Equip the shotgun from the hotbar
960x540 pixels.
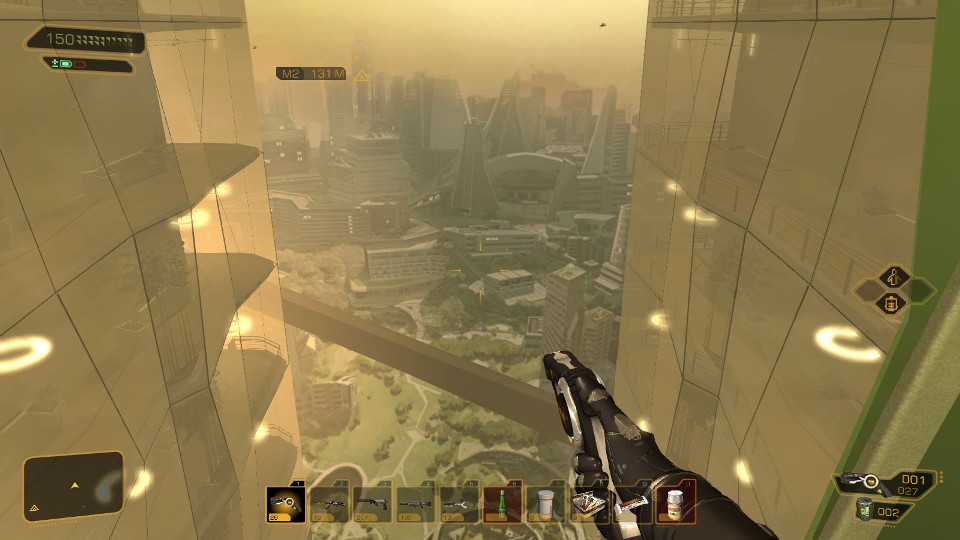(x=372, y=504)
